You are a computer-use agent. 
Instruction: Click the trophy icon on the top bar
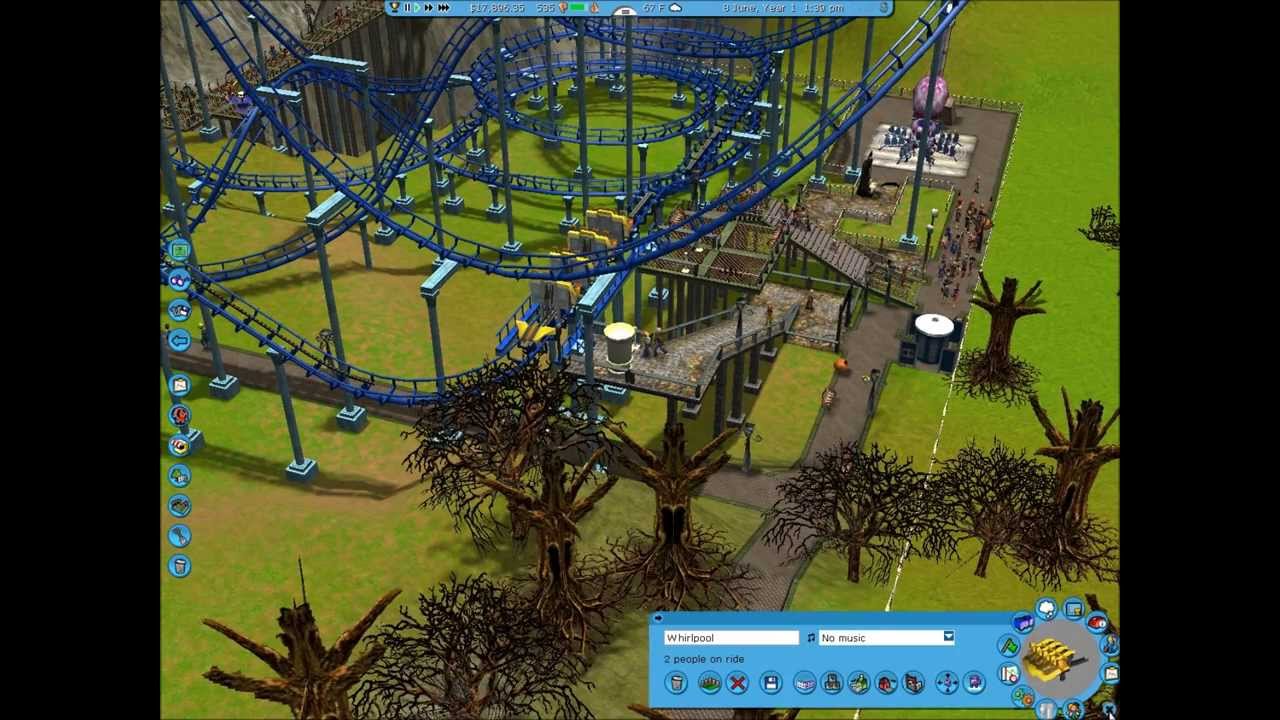(392, 6)
